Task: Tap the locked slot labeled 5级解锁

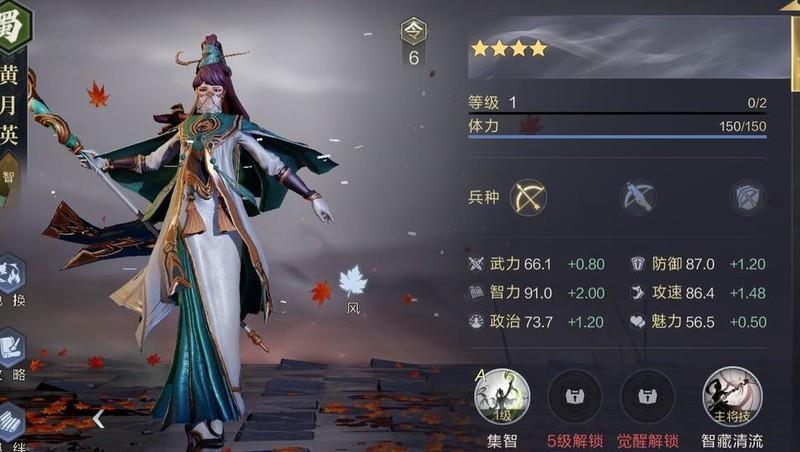Action: (x=574, y=398)
